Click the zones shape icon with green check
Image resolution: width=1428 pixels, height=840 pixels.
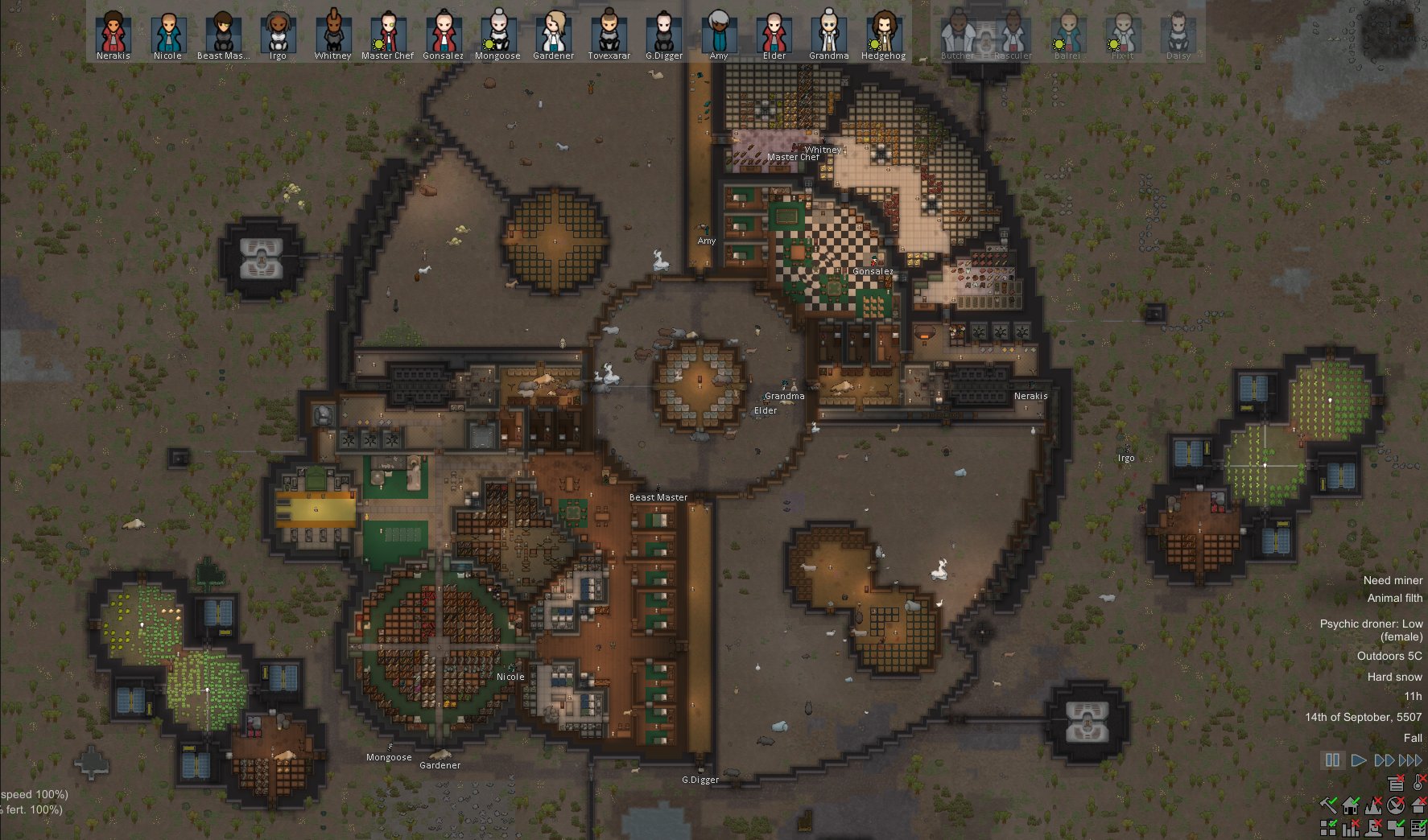[x=1395, y=828]
